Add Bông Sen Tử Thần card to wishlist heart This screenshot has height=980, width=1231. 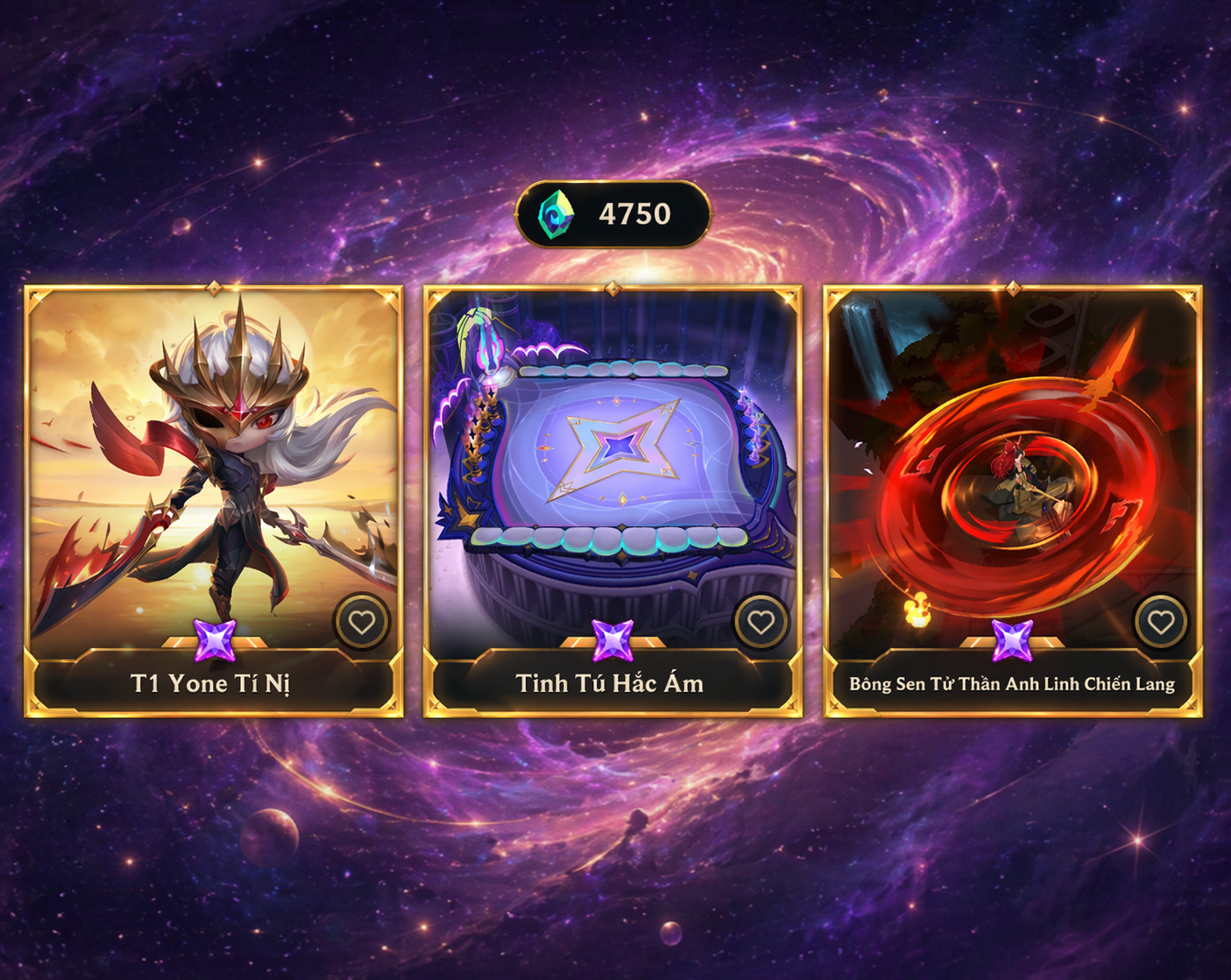pyautogui.click(x=1161, y=622)
